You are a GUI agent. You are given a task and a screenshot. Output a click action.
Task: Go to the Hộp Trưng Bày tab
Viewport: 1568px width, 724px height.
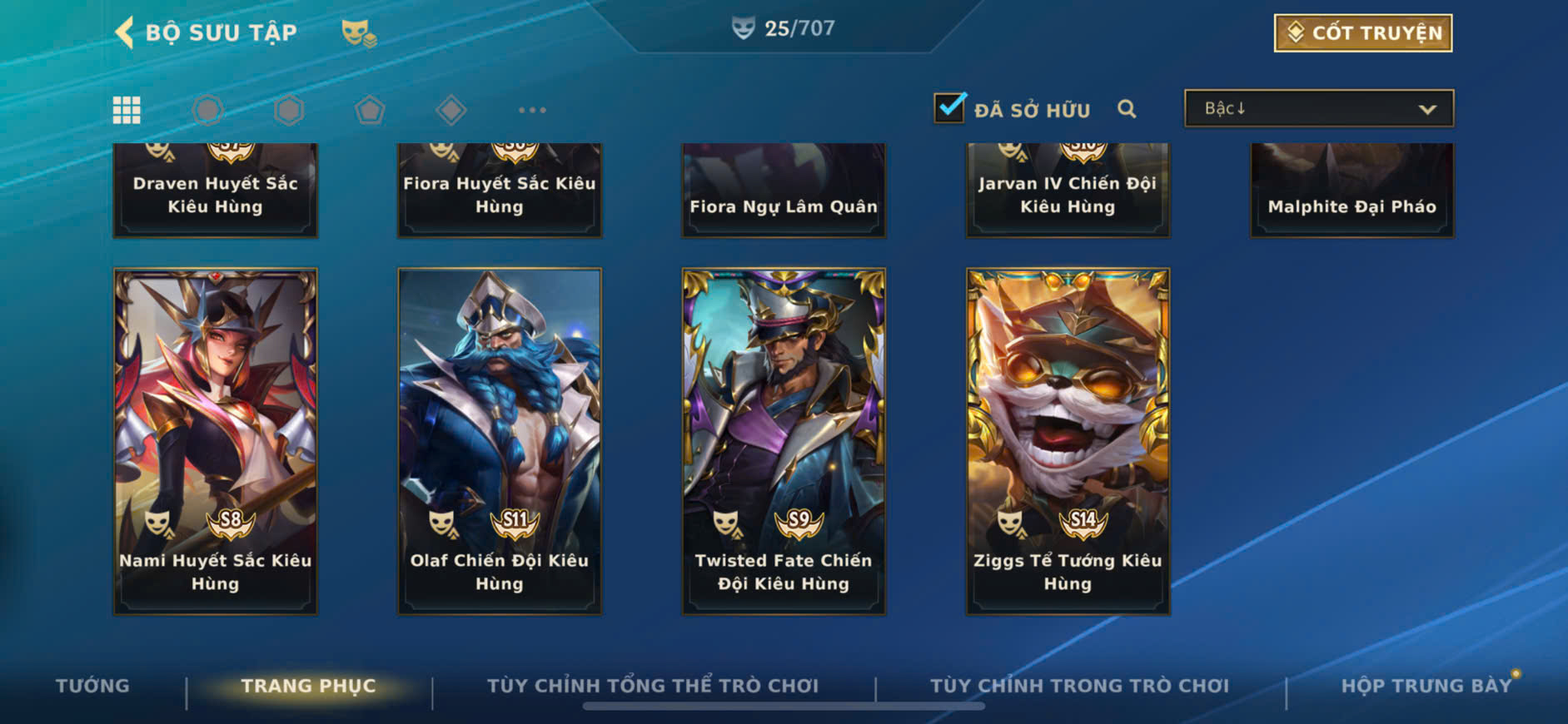coord(1426,686)
